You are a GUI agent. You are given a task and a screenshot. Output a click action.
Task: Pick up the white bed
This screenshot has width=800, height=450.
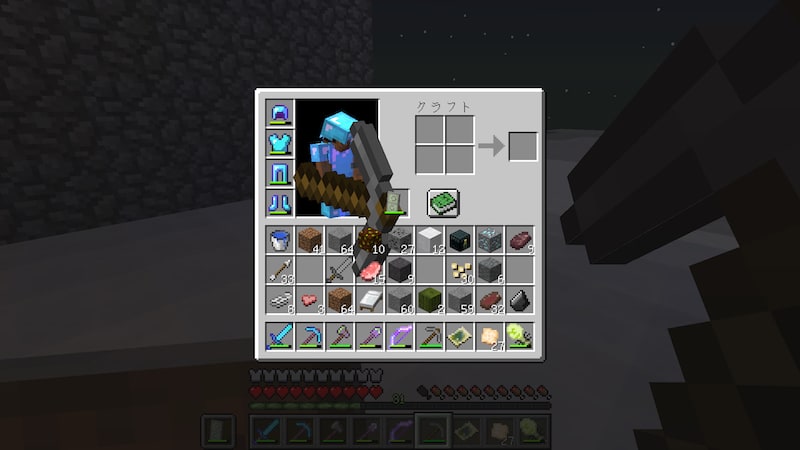pos(369,300)
